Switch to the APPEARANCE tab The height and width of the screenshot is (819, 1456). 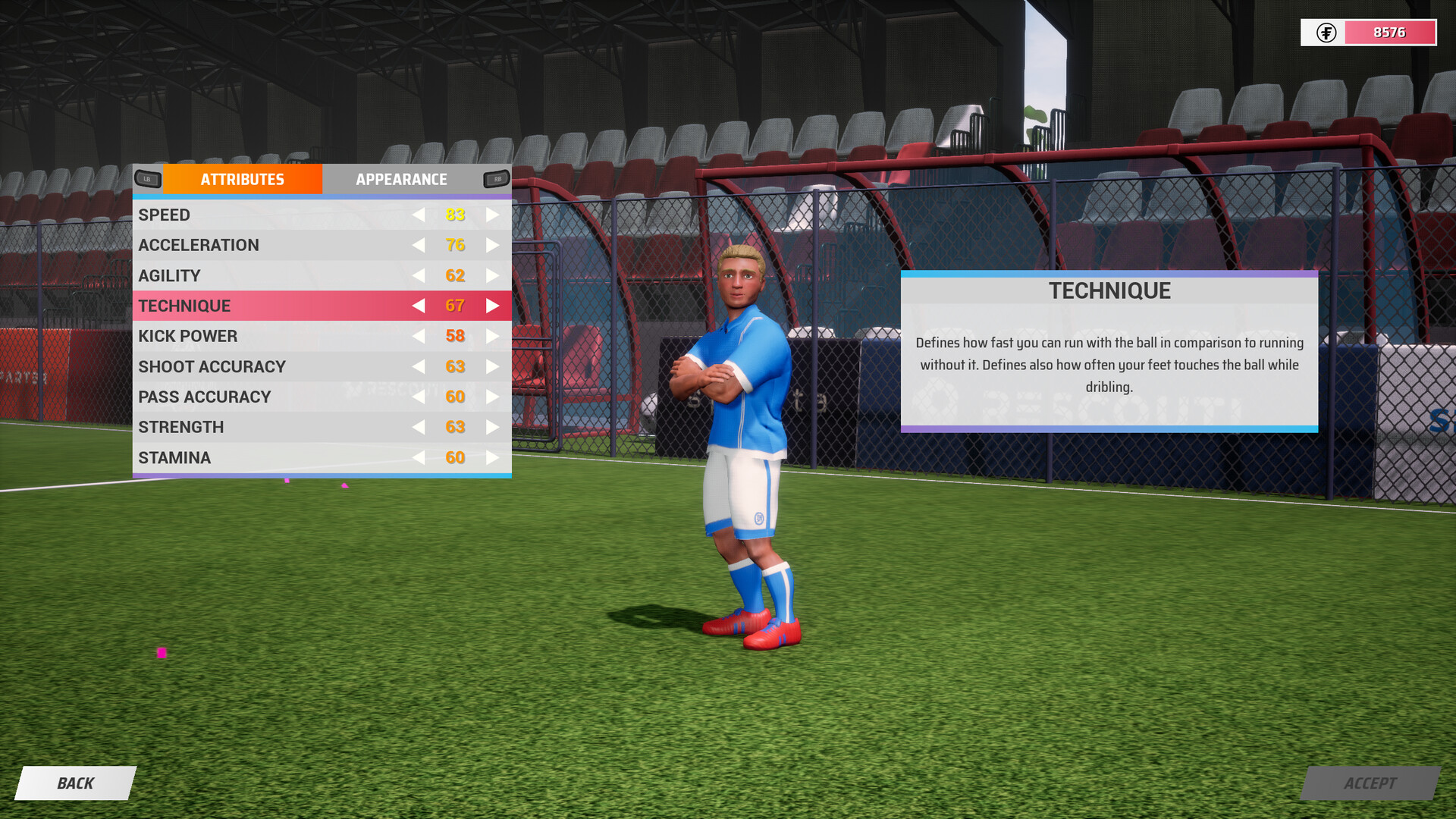401,179
